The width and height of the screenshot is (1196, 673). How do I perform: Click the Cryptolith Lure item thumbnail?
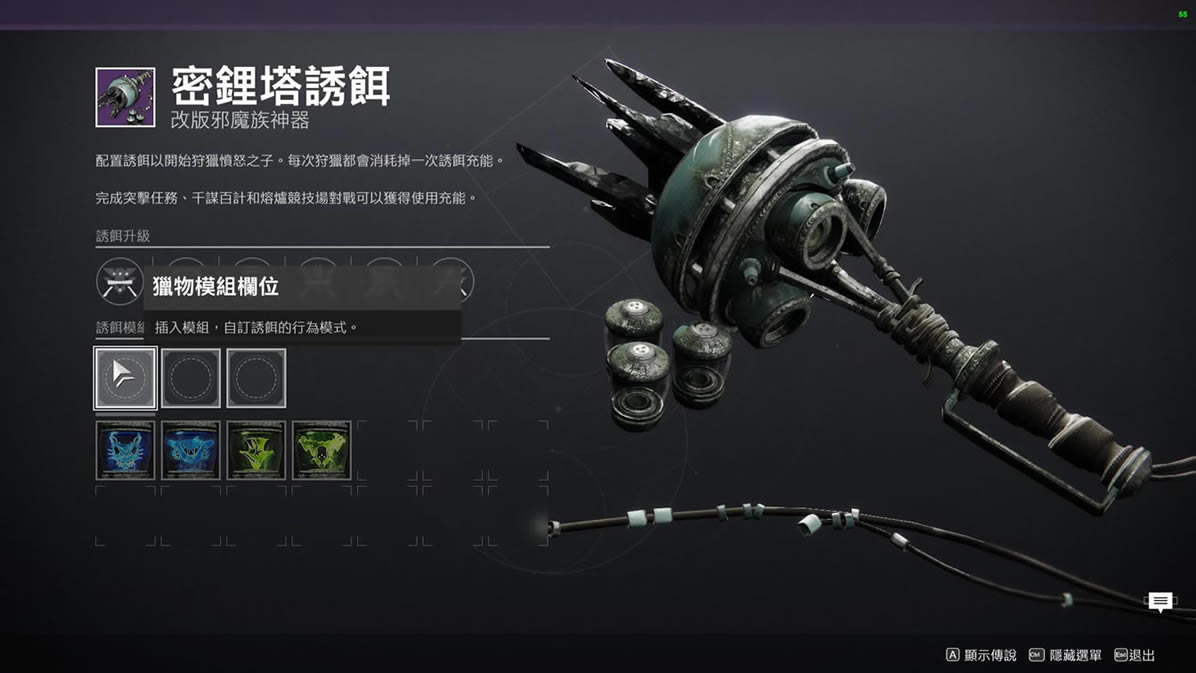[x=125, y=97]
